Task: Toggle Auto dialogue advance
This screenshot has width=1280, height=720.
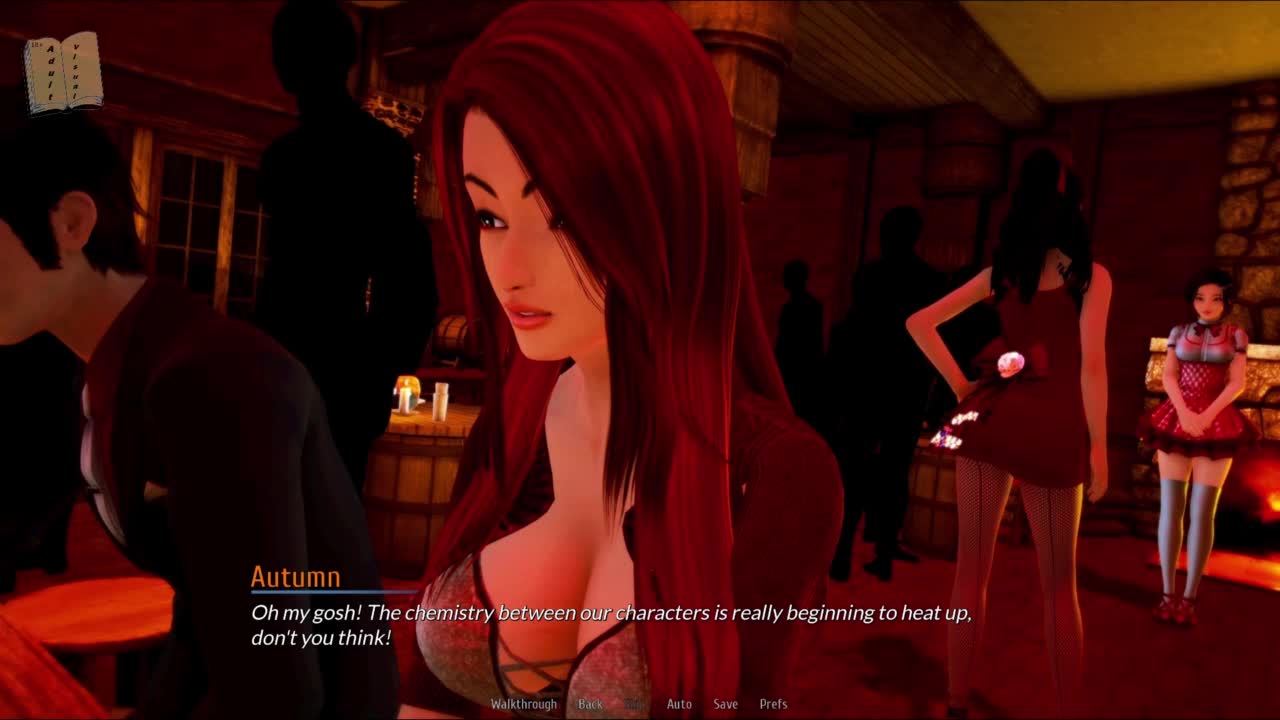Action: coord(679,704)
